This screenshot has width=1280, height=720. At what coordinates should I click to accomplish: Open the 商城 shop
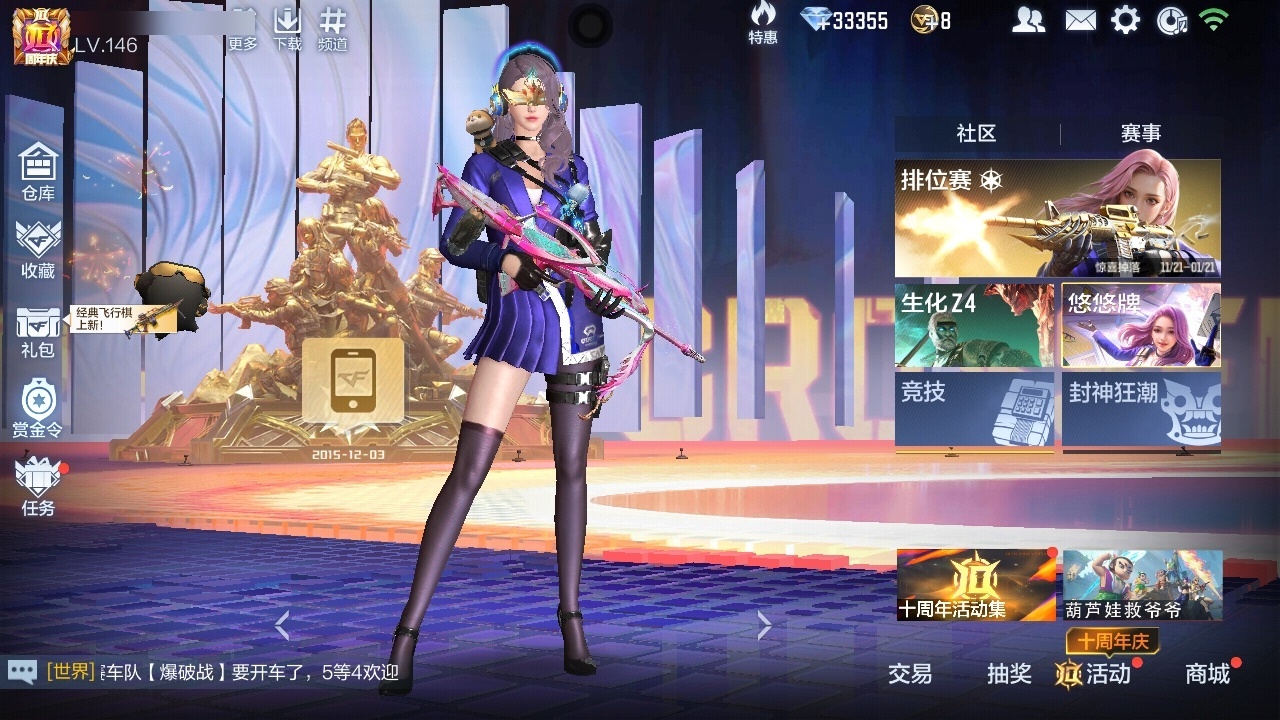[1207, 674]
